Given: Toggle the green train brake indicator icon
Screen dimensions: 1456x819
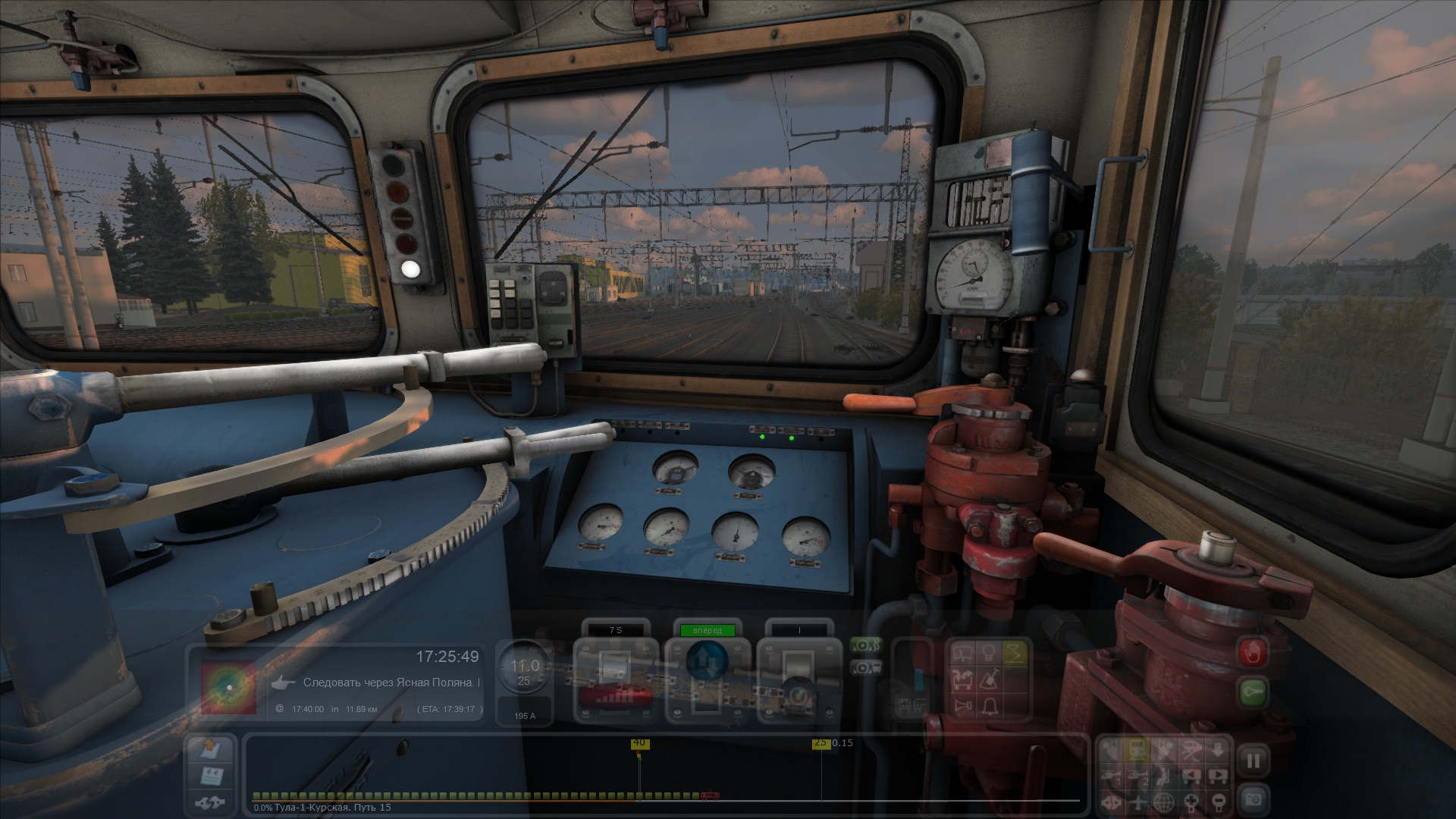Looking at the screenshot, I should click(x=865, y=645).
